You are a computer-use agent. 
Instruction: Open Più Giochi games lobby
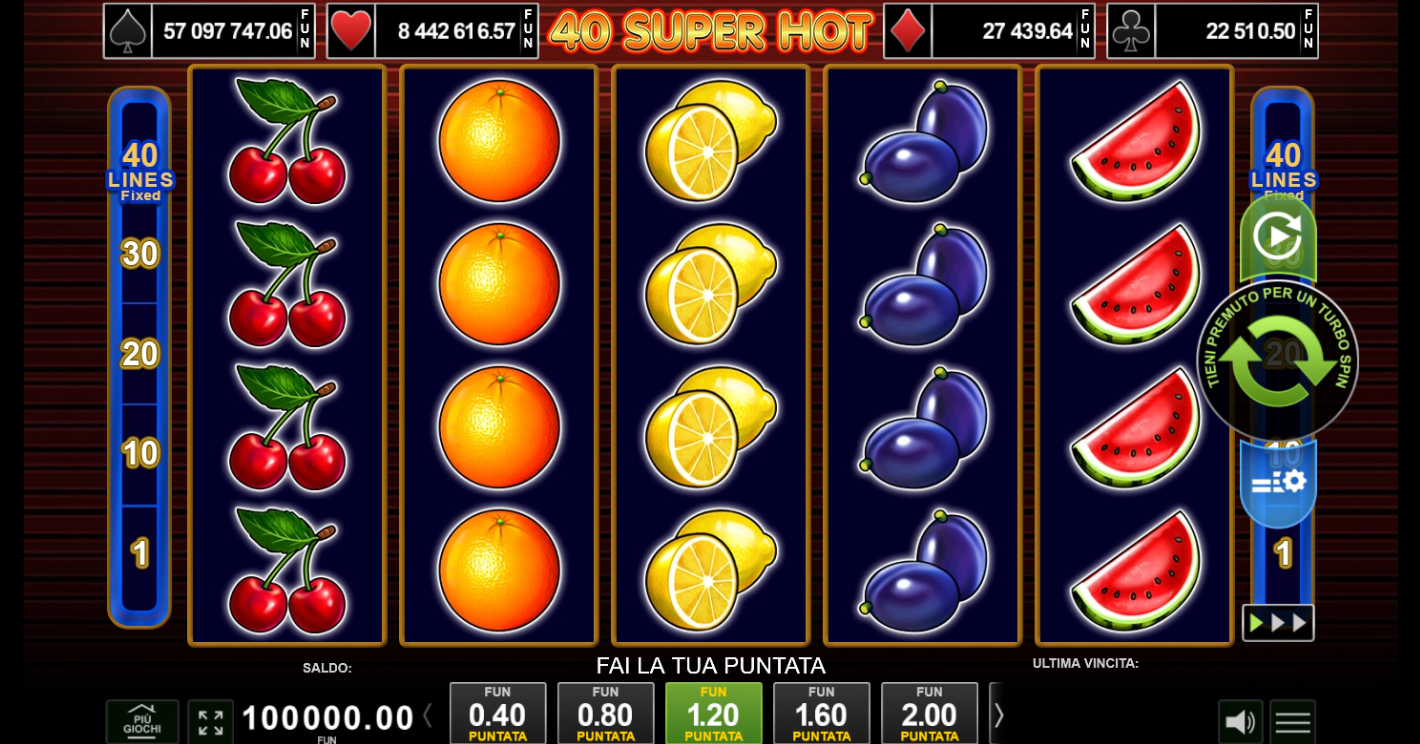(142, 721)
